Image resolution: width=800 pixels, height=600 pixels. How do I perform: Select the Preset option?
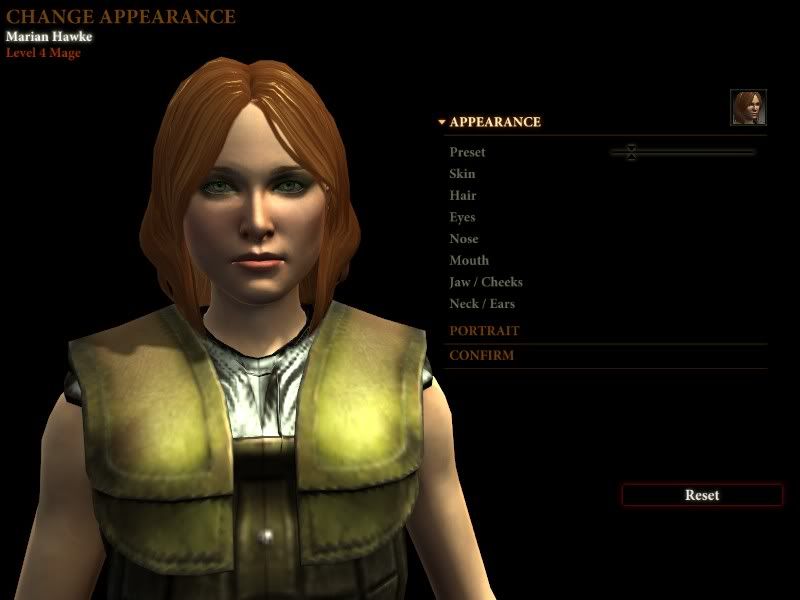pos(467,152)
